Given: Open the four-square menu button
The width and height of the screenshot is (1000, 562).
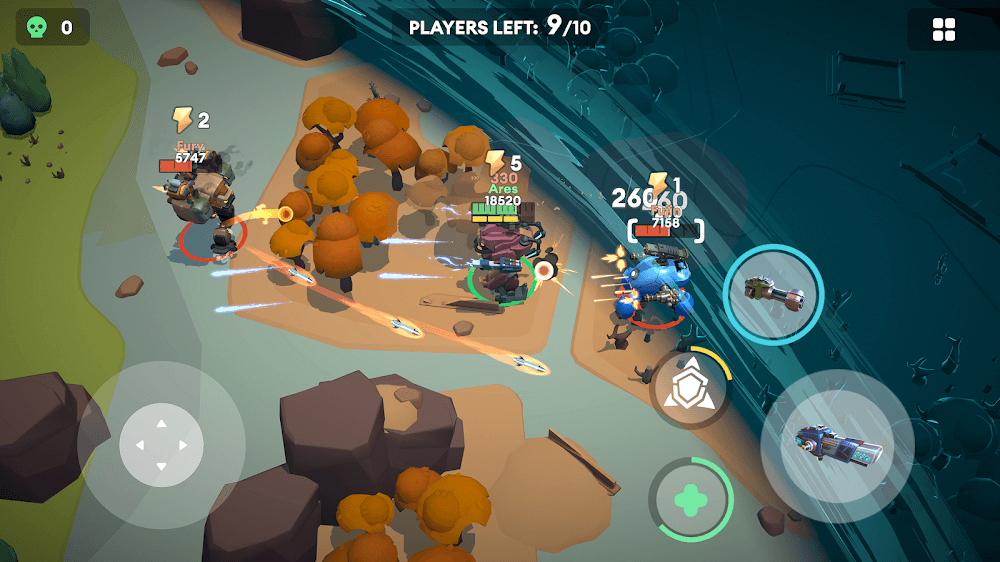Looking at the screenshot, I should coord(944,30).
